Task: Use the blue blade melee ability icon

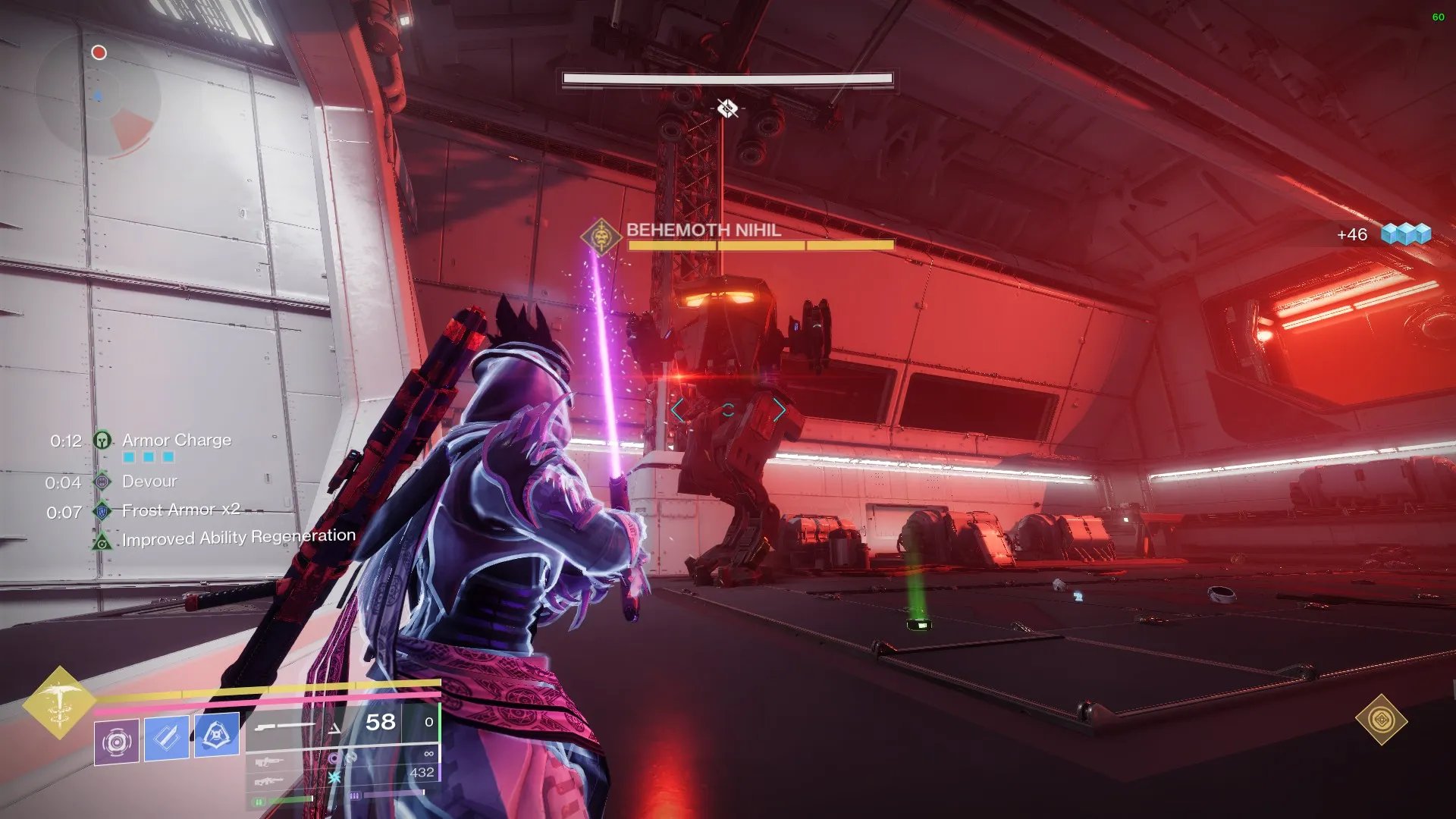Action: point(167,736)
